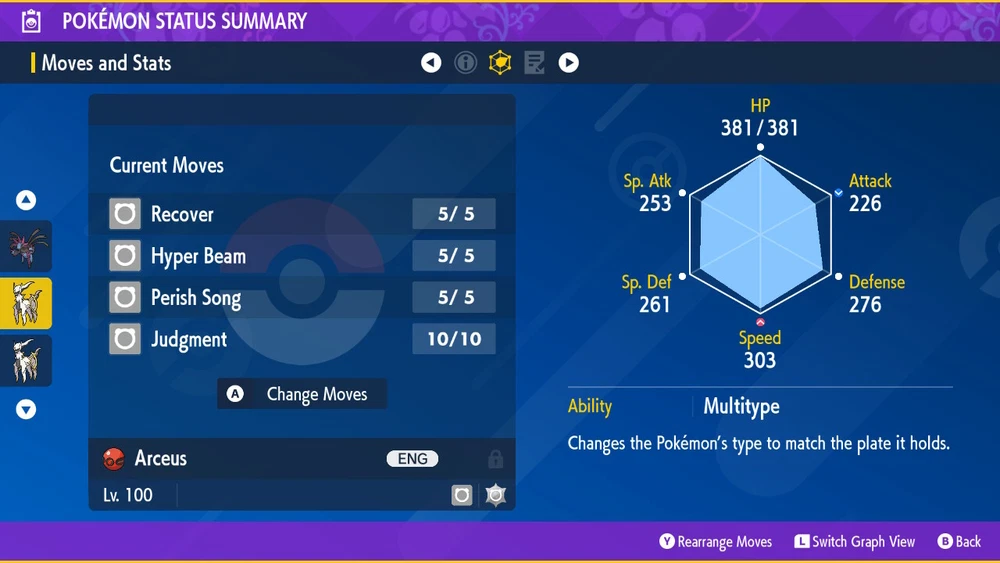Switch to the info page tab

465,63
